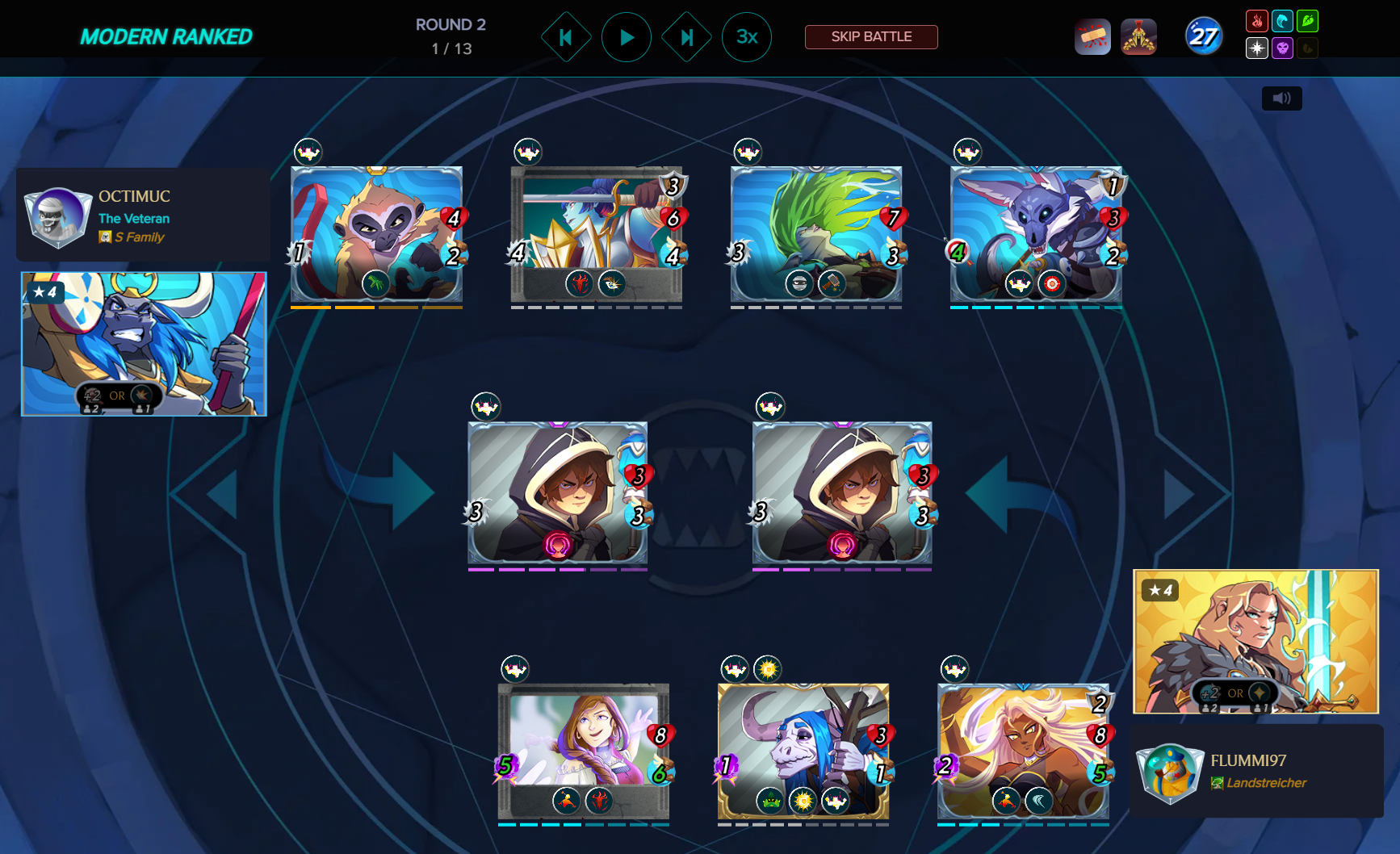Inspect the golden swordswoman summoner card
The image size is (1400, 854).
click(x=1255, y=641)
